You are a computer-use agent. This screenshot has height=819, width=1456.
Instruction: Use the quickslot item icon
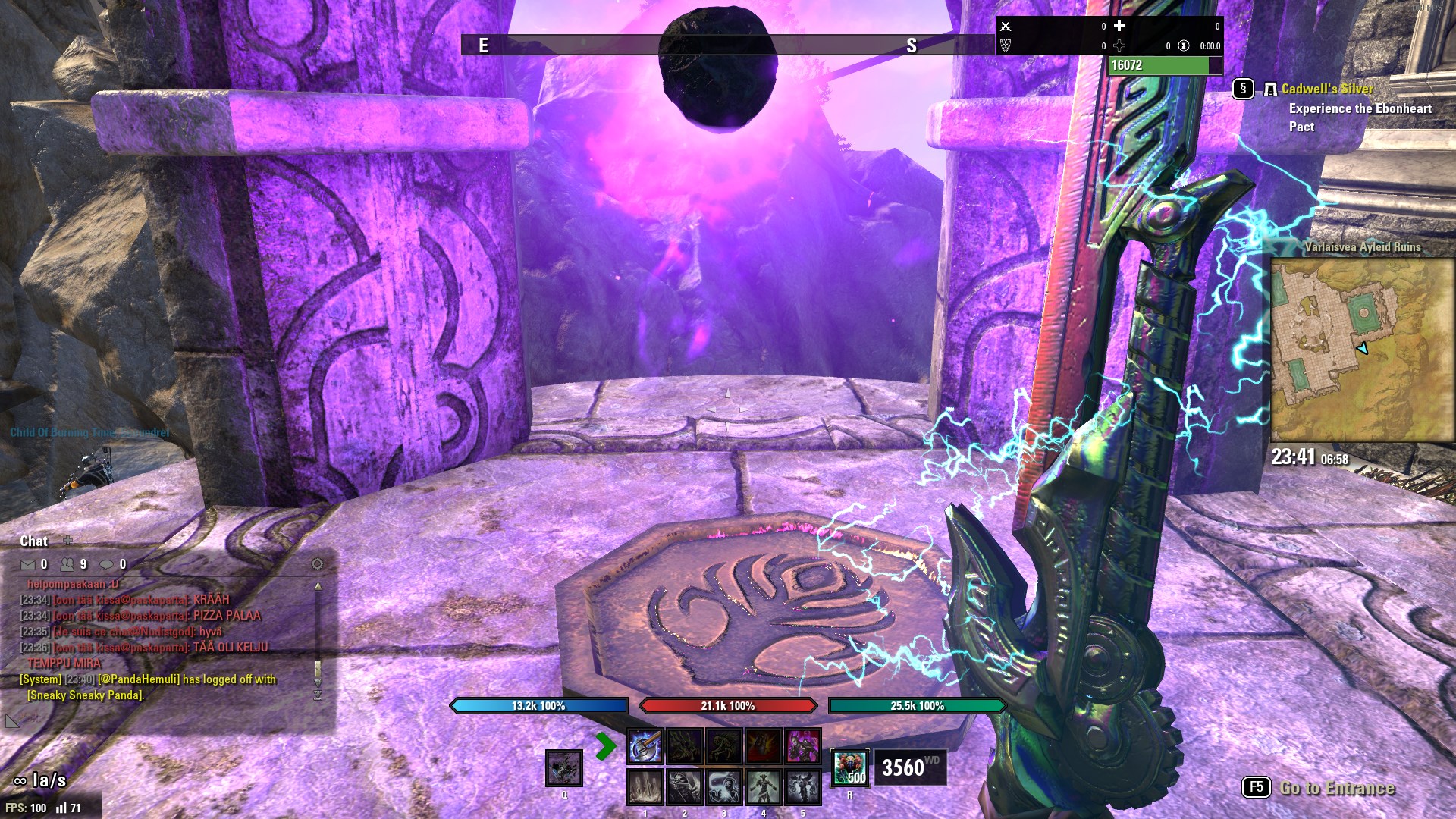564,768
